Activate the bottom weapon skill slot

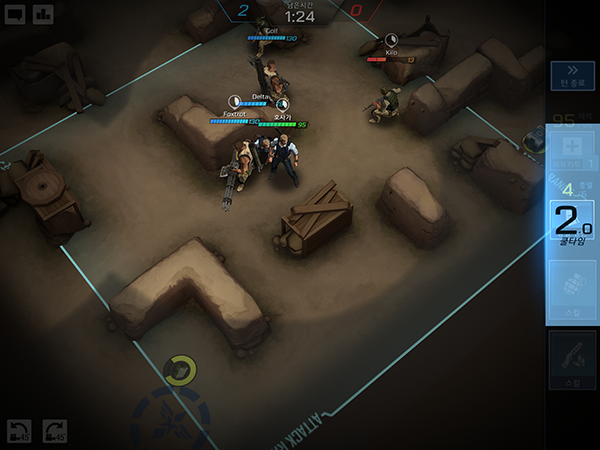pyautogui.click(x=572, y=360)
